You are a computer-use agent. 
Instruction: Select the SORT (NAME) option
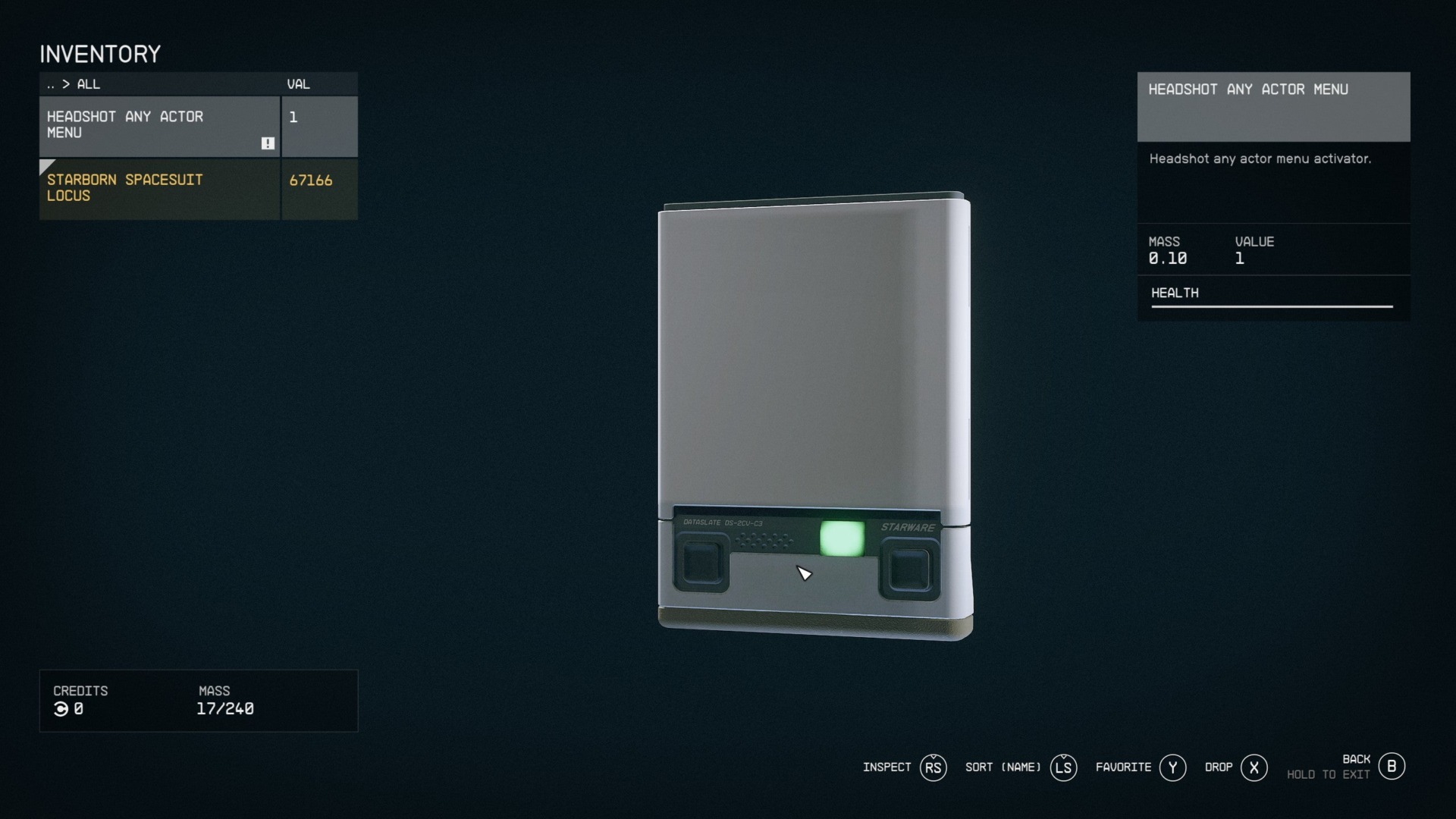coord(1003,767)
